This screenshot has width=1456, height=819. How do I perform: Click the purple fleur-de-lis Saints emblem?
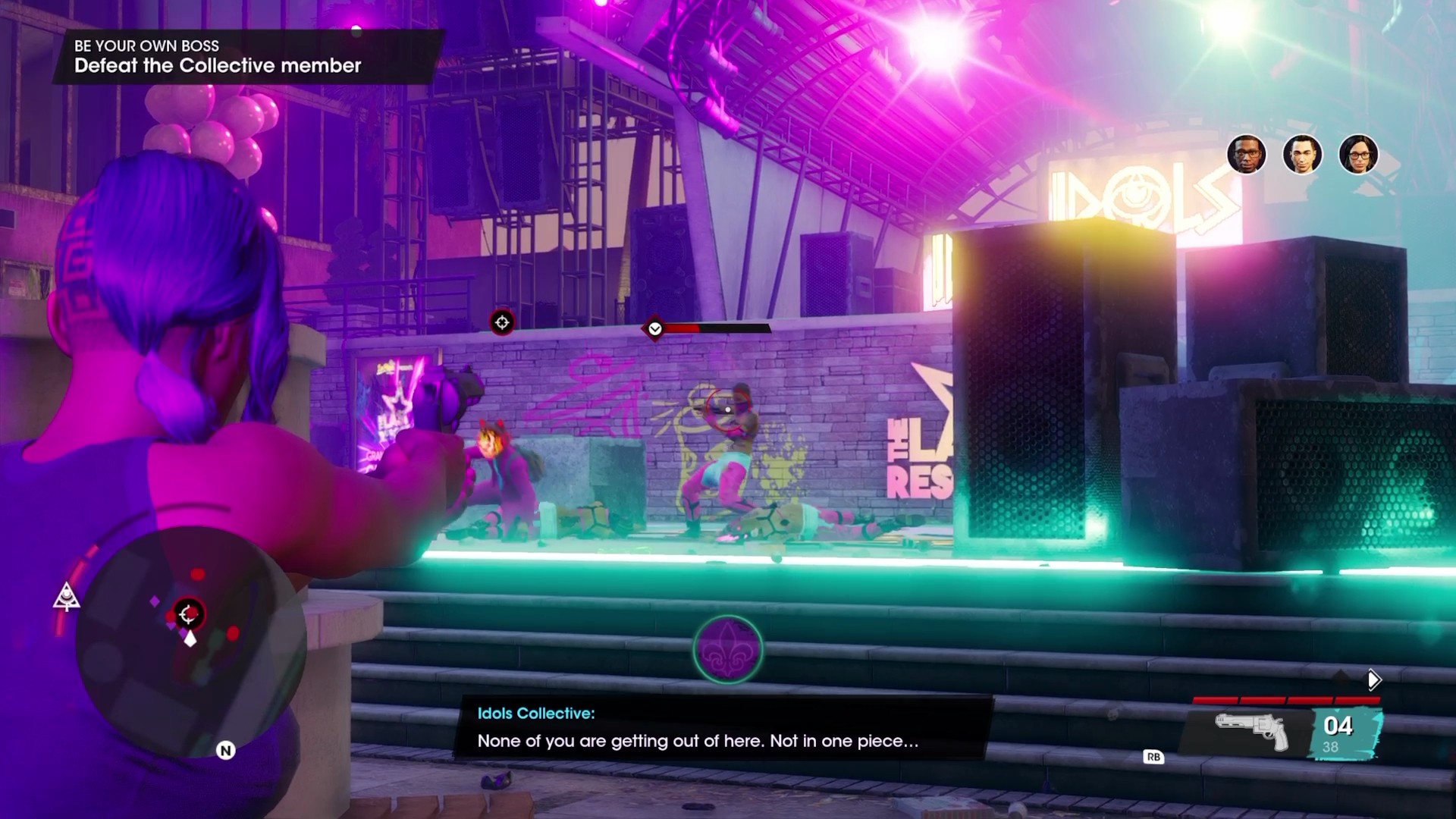pos(727,650)
